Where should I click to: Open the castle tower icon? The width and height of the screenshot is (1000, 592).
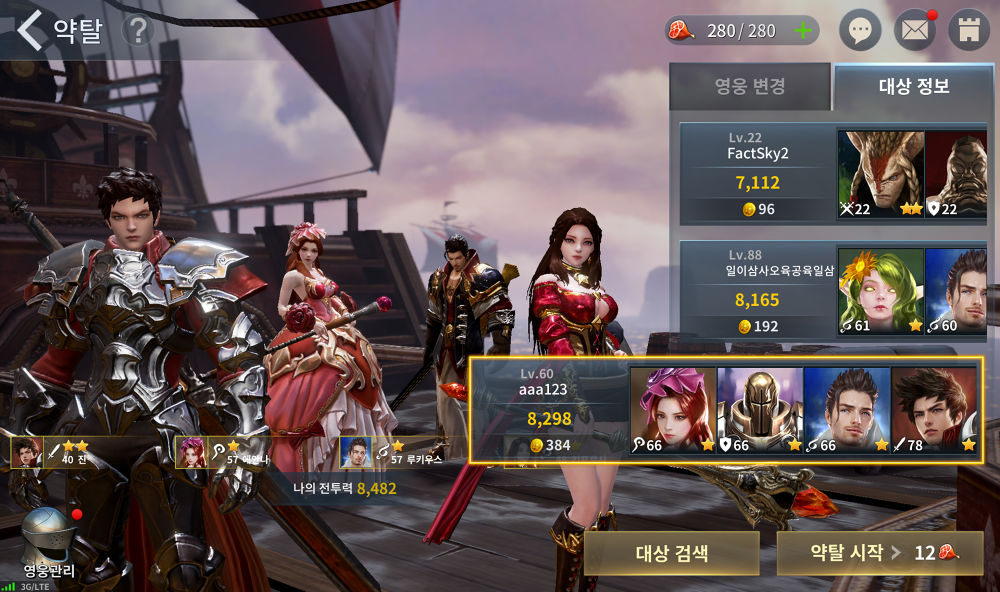(x=968, y=30)
